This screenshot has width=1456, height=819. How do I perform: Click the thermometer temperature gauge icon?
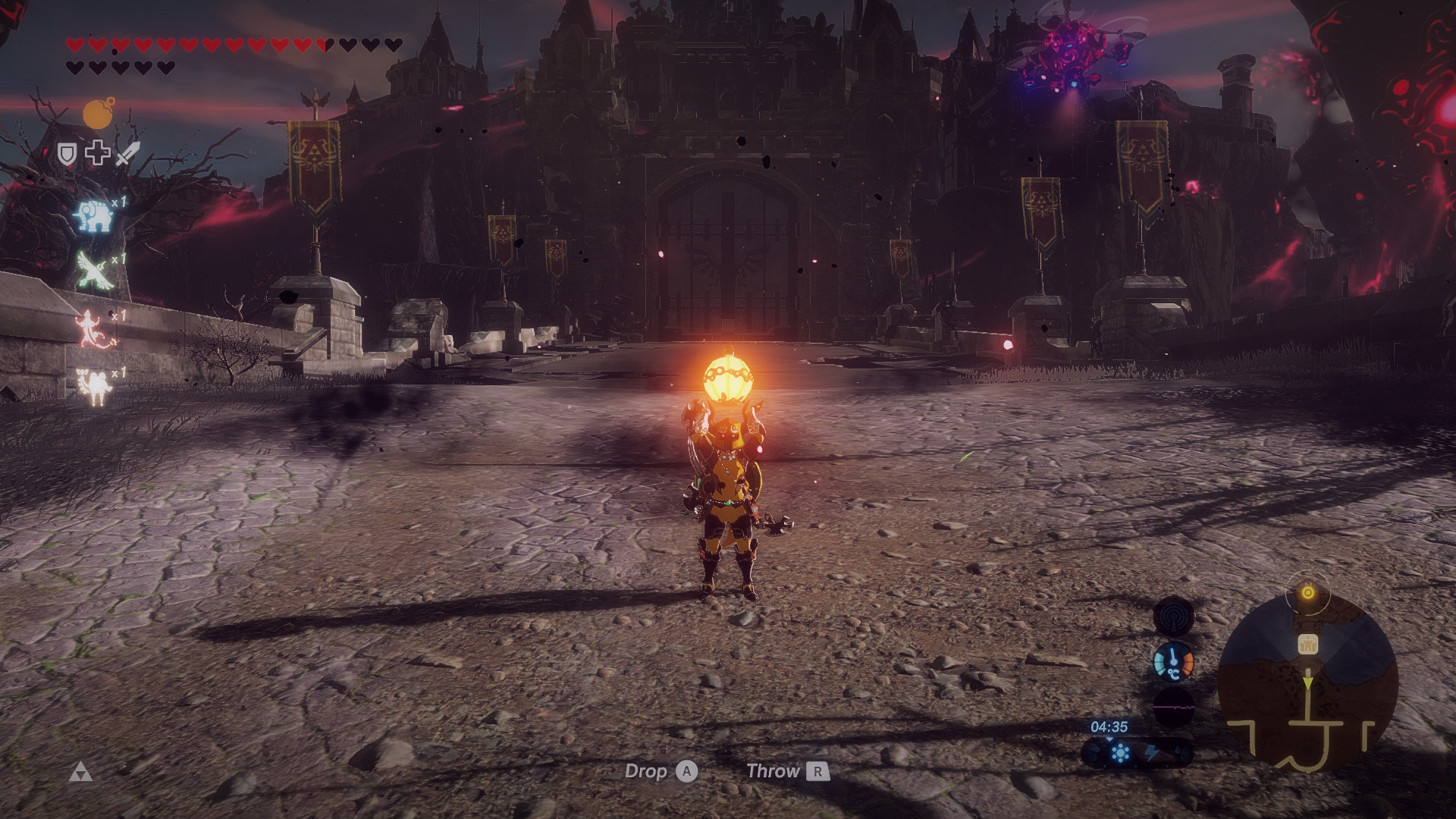click(x=1174, y=663)
